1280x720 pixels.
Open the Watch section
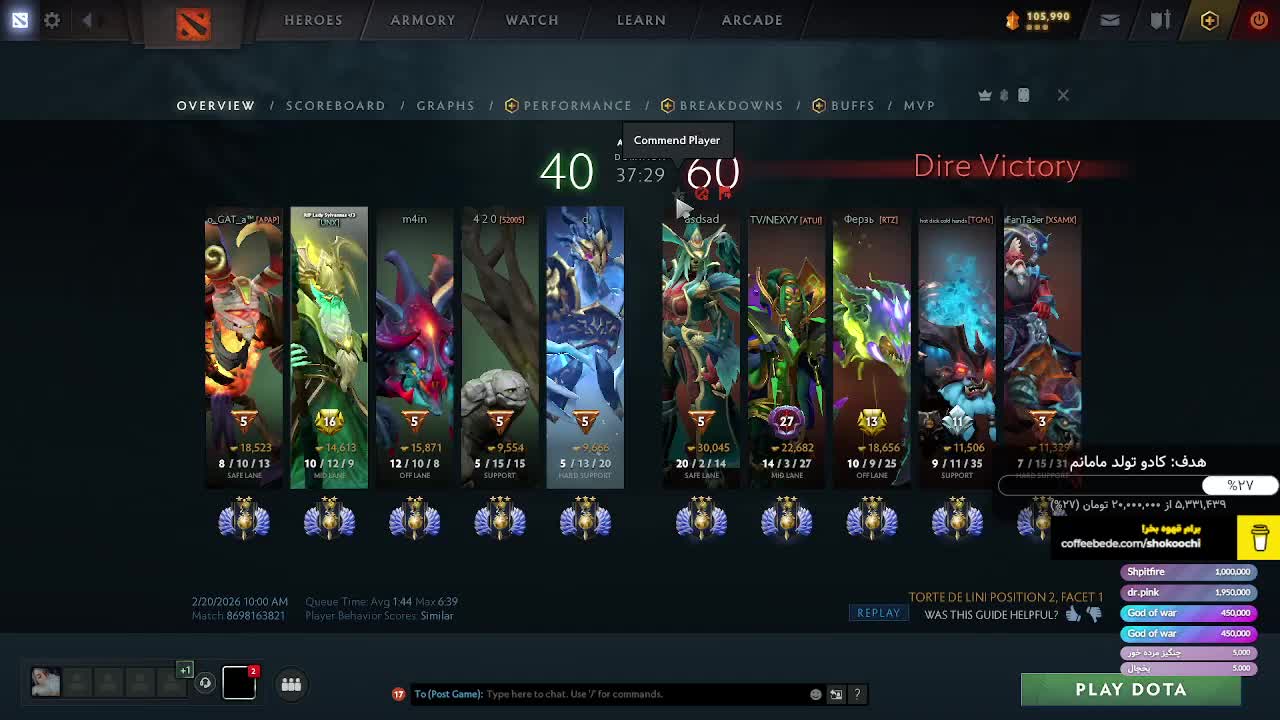[532, 20]
